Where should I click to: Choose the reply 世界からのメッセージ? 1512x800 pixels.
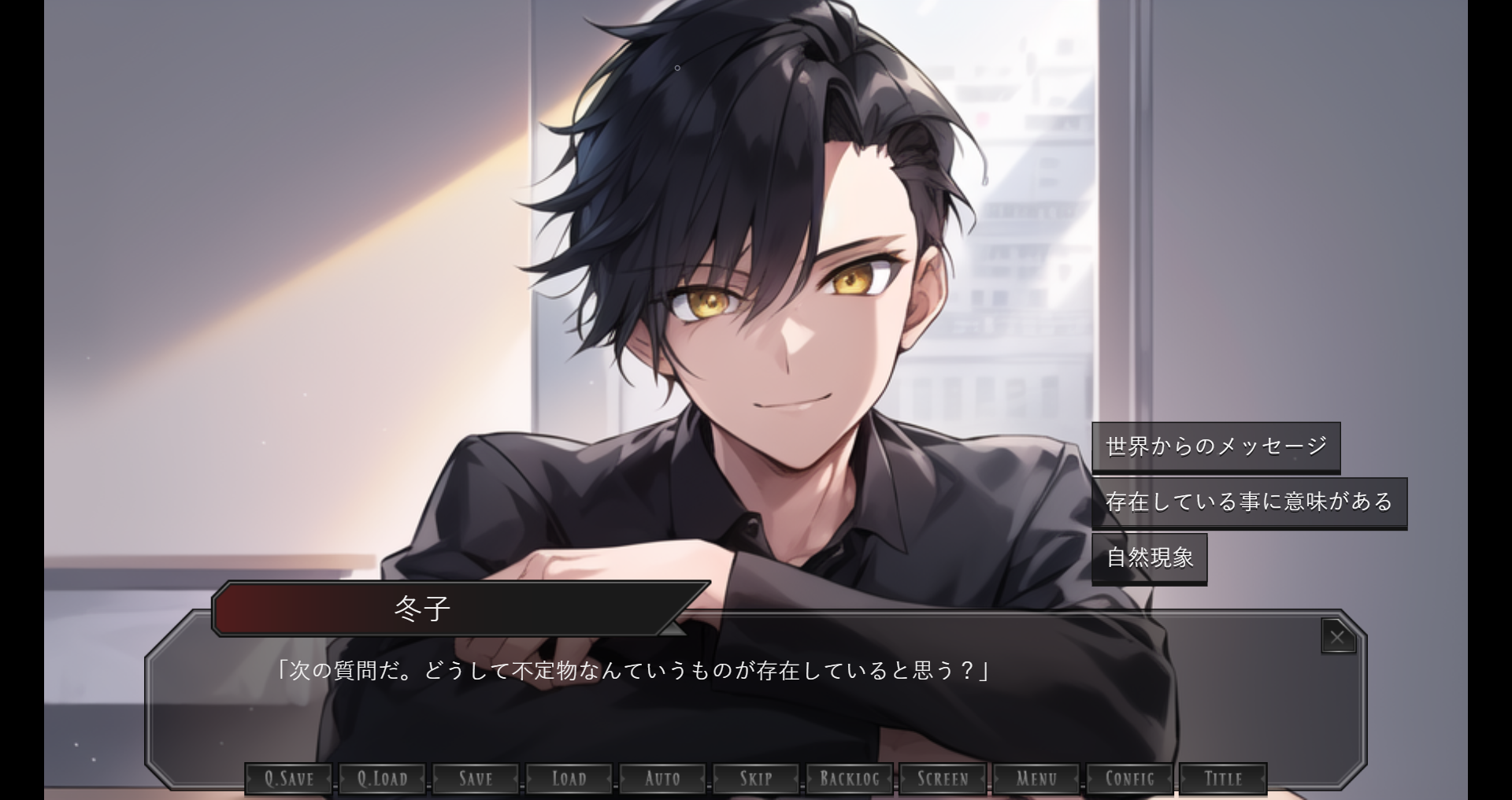(1215, 446)
